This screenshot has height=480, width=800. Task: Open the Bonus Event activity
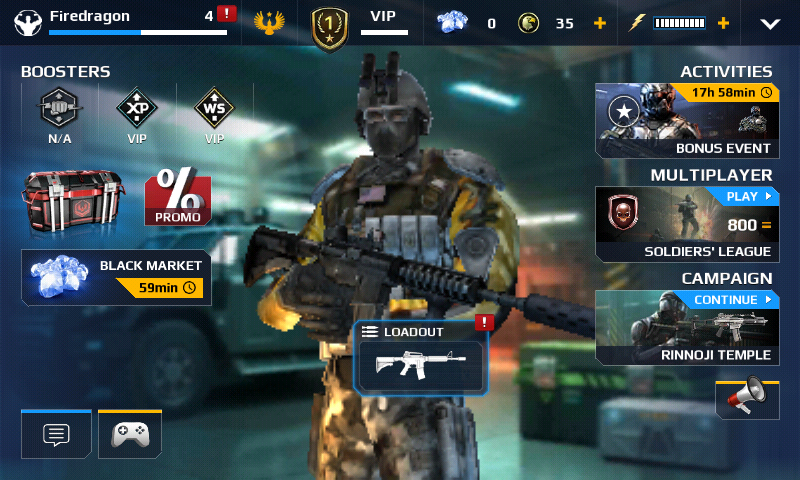[x=687, y=121]
